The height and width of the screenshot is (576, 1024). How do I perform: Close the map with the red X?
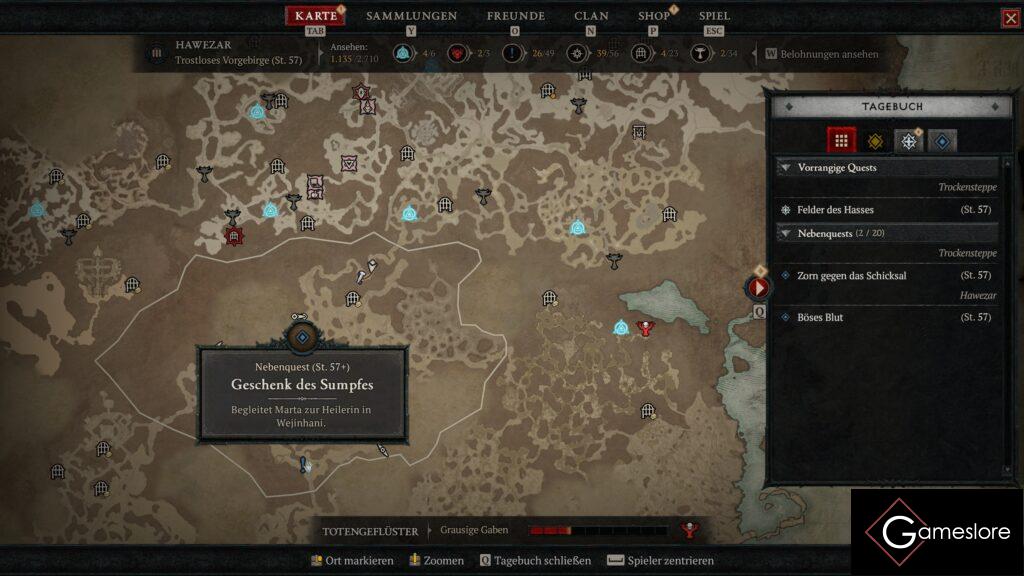[1010, 18]
